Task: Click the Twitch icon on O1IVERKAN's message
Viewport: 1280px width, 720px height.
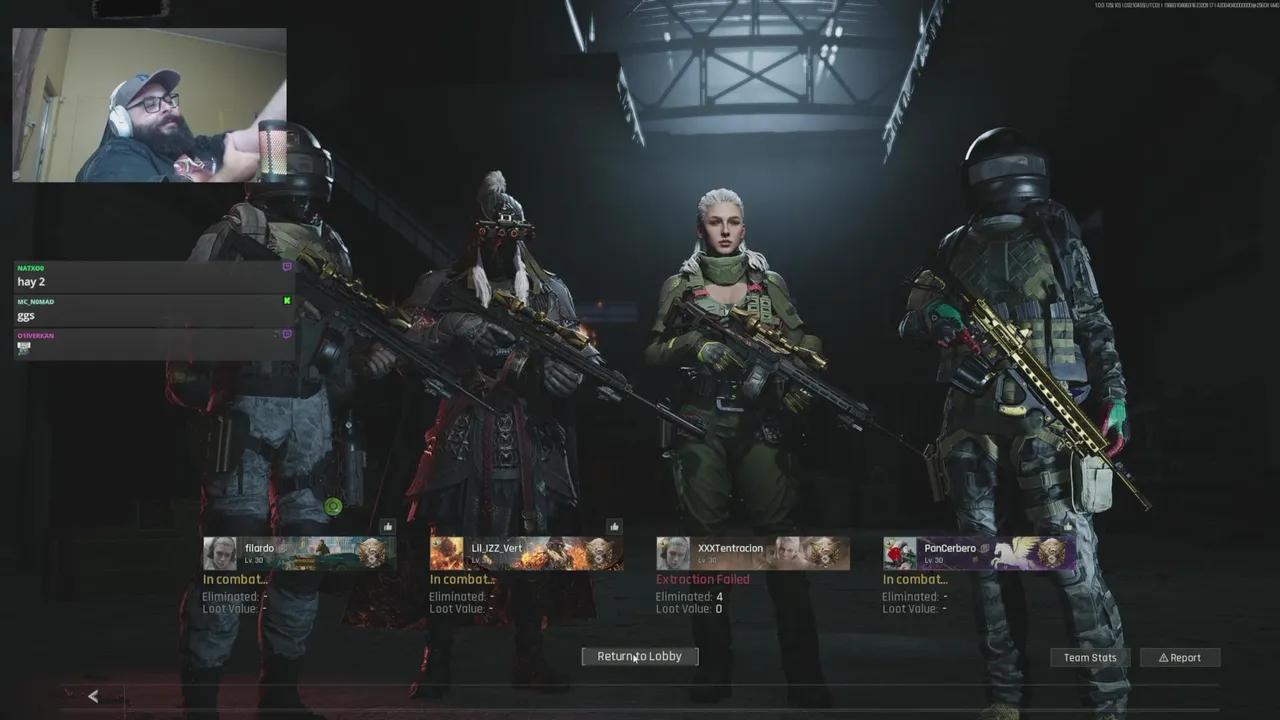Action: tap(286, 334)
